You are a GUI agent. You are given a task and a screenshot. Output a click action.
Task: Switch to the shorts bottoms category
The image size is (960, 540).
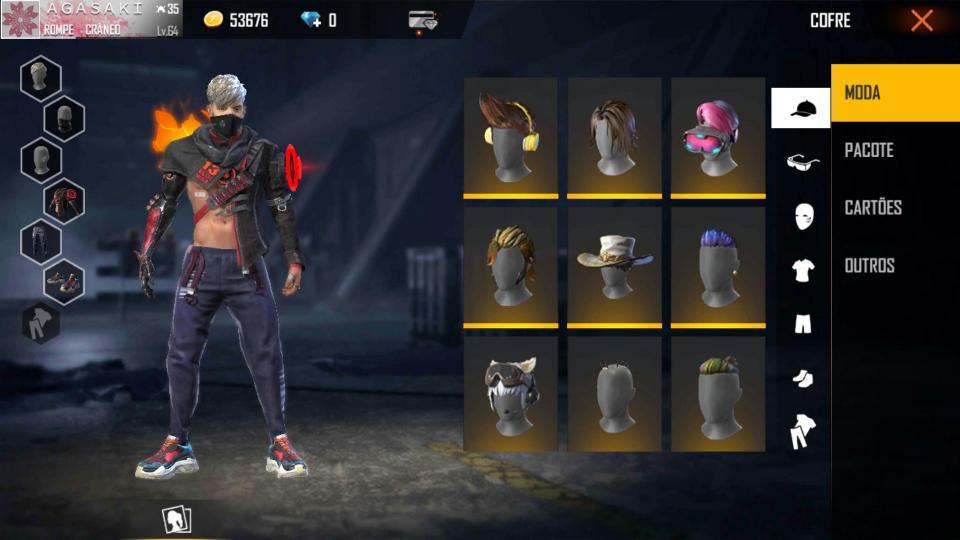(x=803, y=323)
